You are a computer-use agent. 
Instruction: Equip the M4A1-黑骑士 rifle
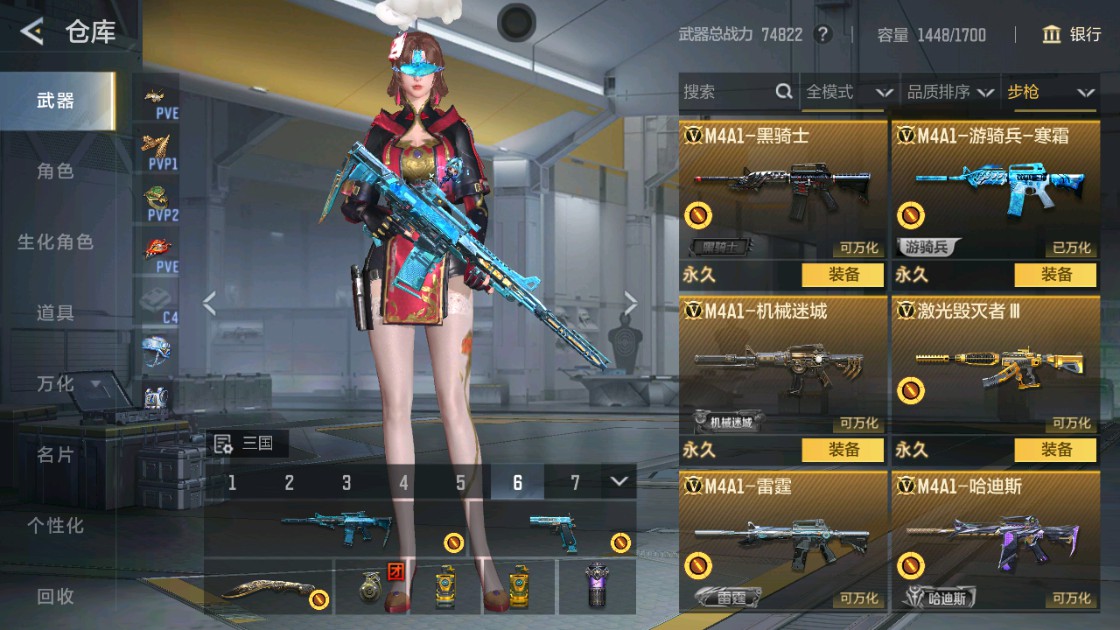pos(843,275)
